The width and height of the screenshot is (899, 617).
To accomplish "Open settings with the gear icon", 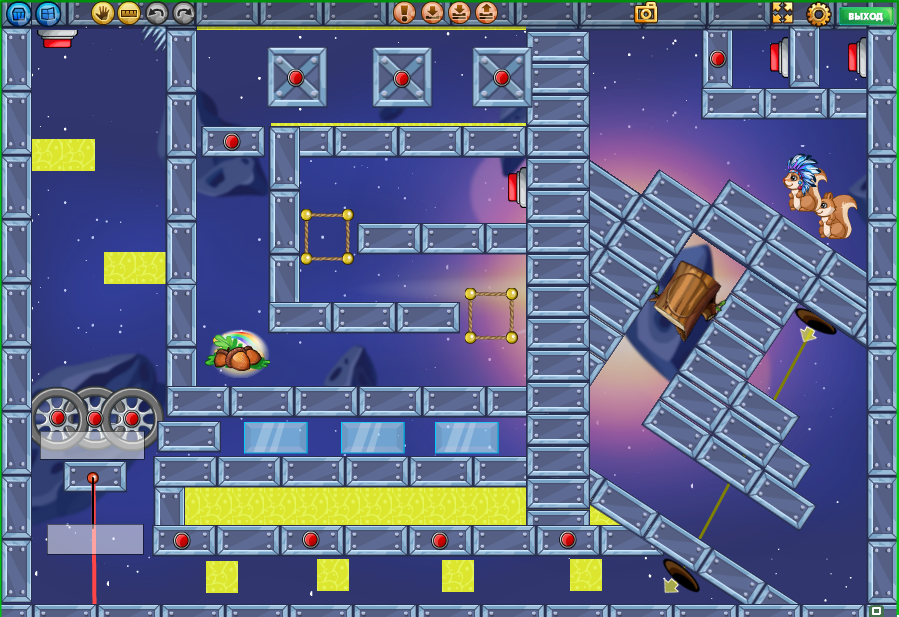I will pyautogui.click(x=818, y=14).
